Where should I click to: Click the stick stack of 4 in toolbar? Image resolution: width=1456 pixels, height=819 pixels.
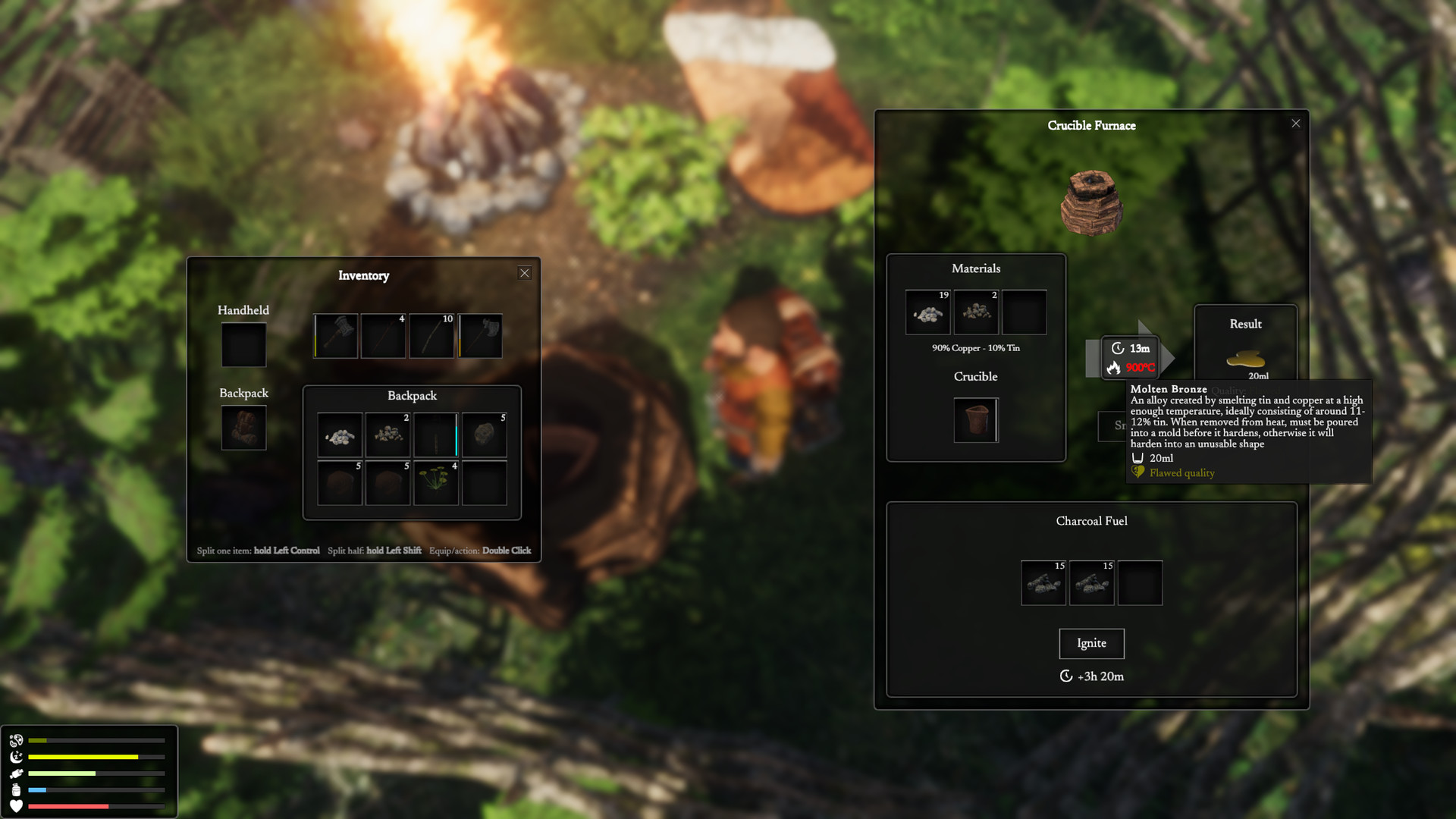(383, 336)
